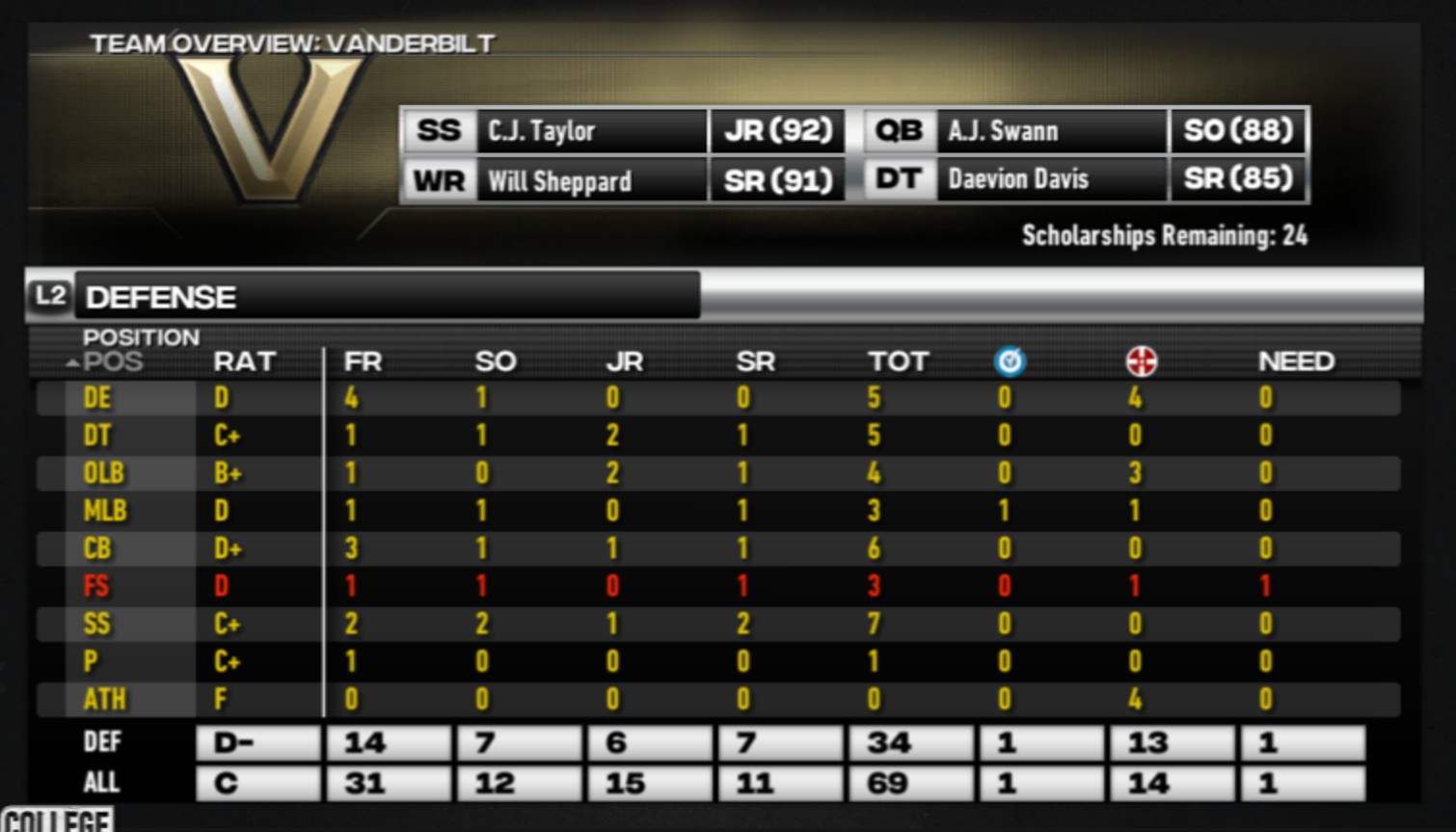Sort by the TOT column header

point(897,362)
